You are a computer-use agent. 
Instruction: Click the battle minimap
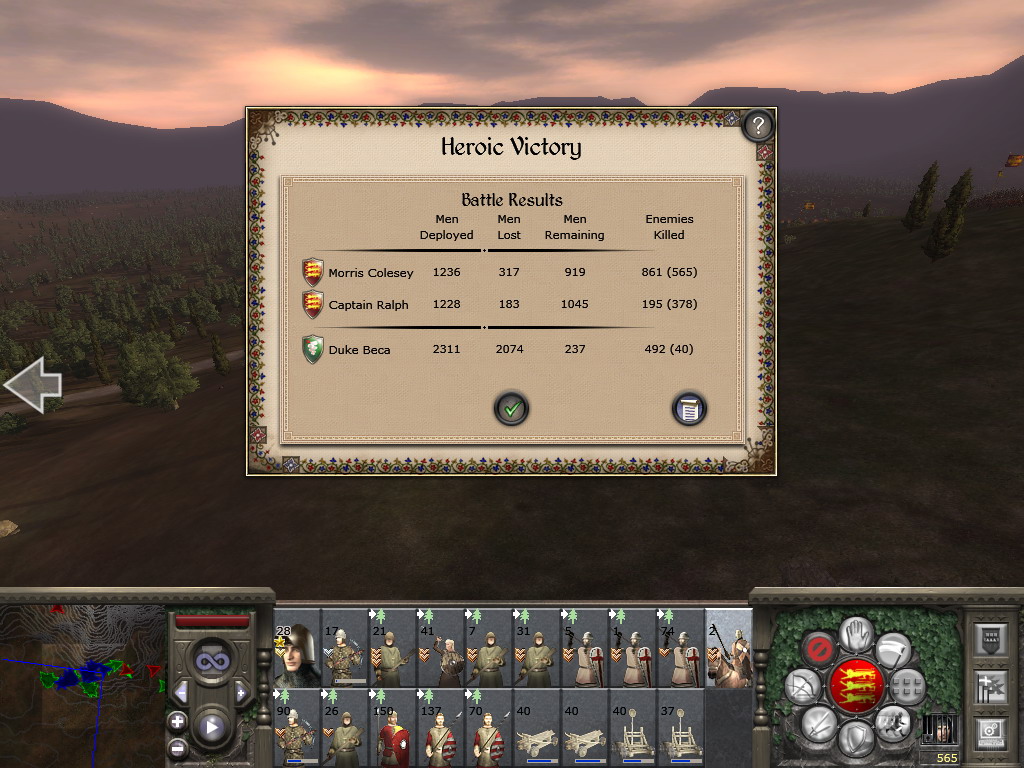(x=80, y=685)
